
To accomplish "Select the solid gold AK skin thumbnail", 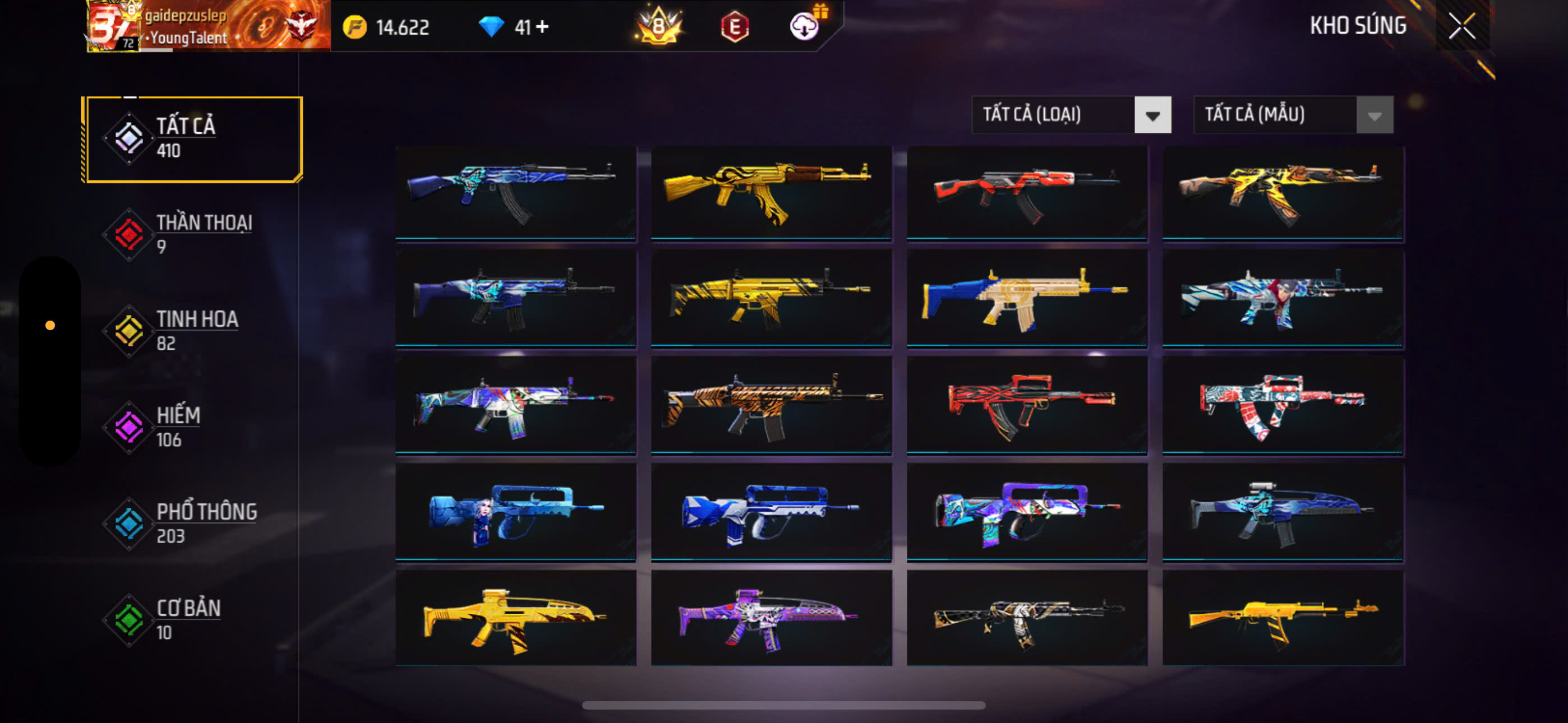I will coord(771,192).
